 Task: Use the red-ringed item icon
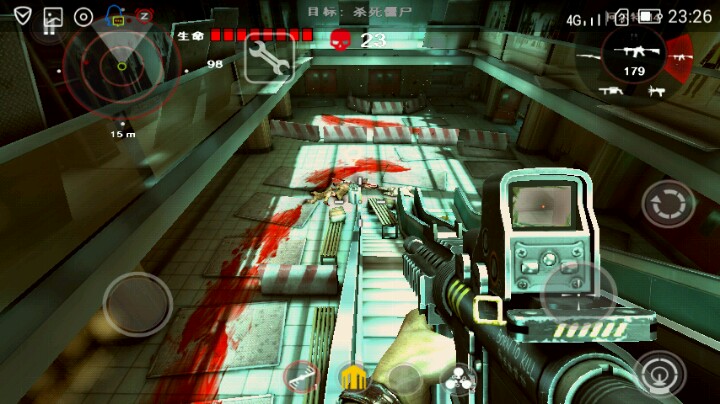[x=301, y=377]
